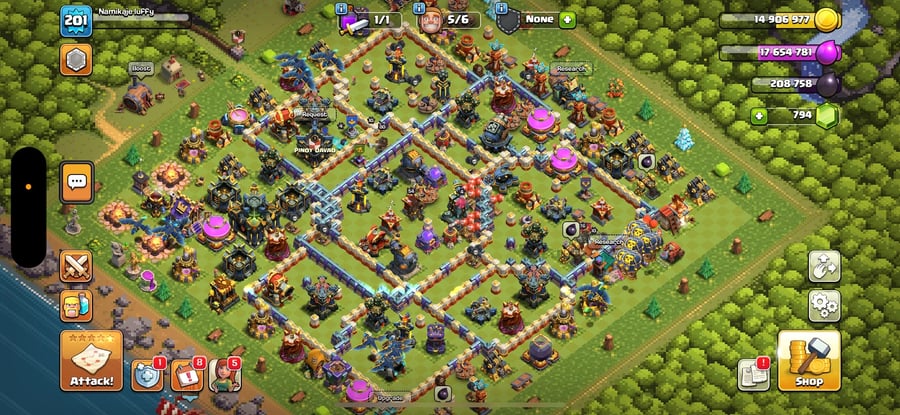The image size is (900, 415).
Task: Tap the Boost label above the building
Action: 140,69
